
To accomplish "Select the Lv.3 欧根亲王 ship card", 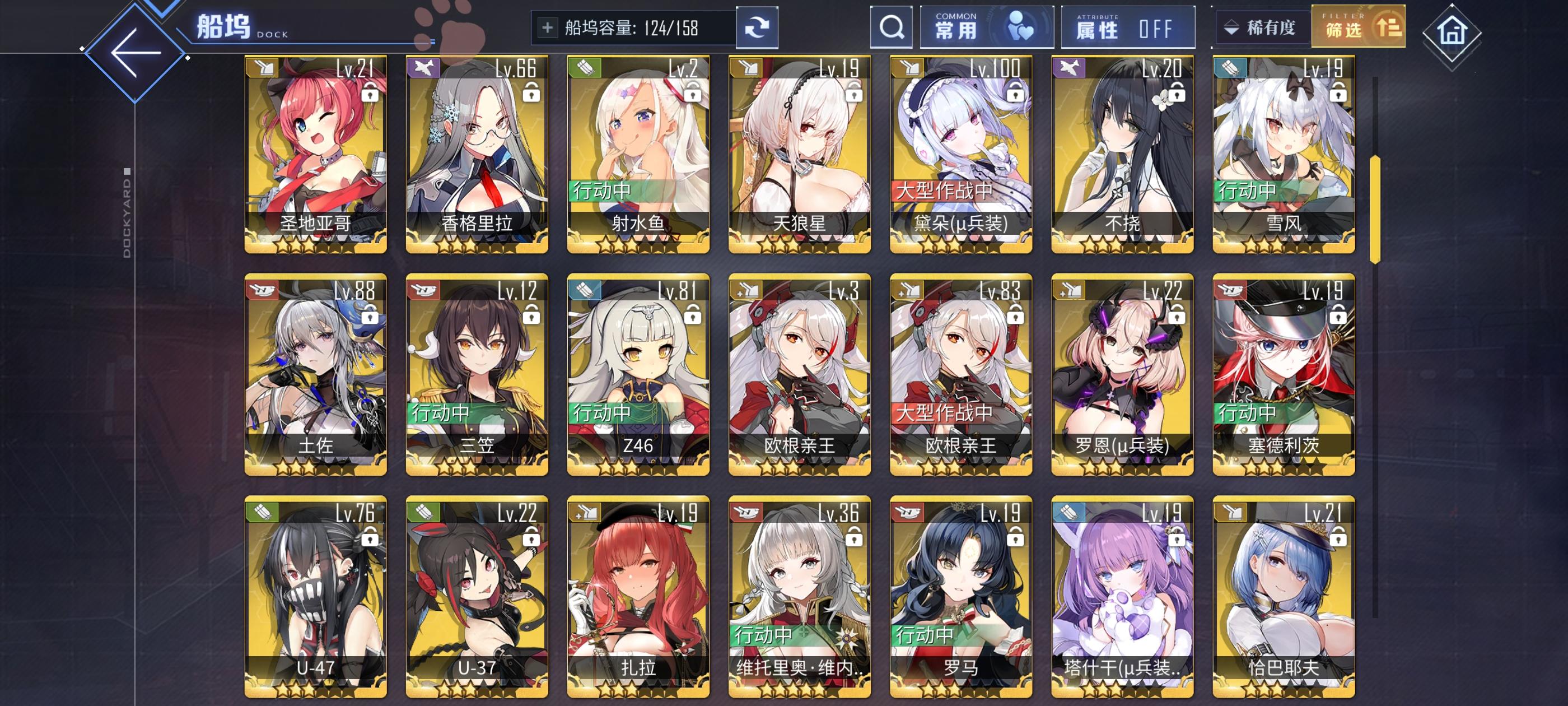I will [799, 378].
